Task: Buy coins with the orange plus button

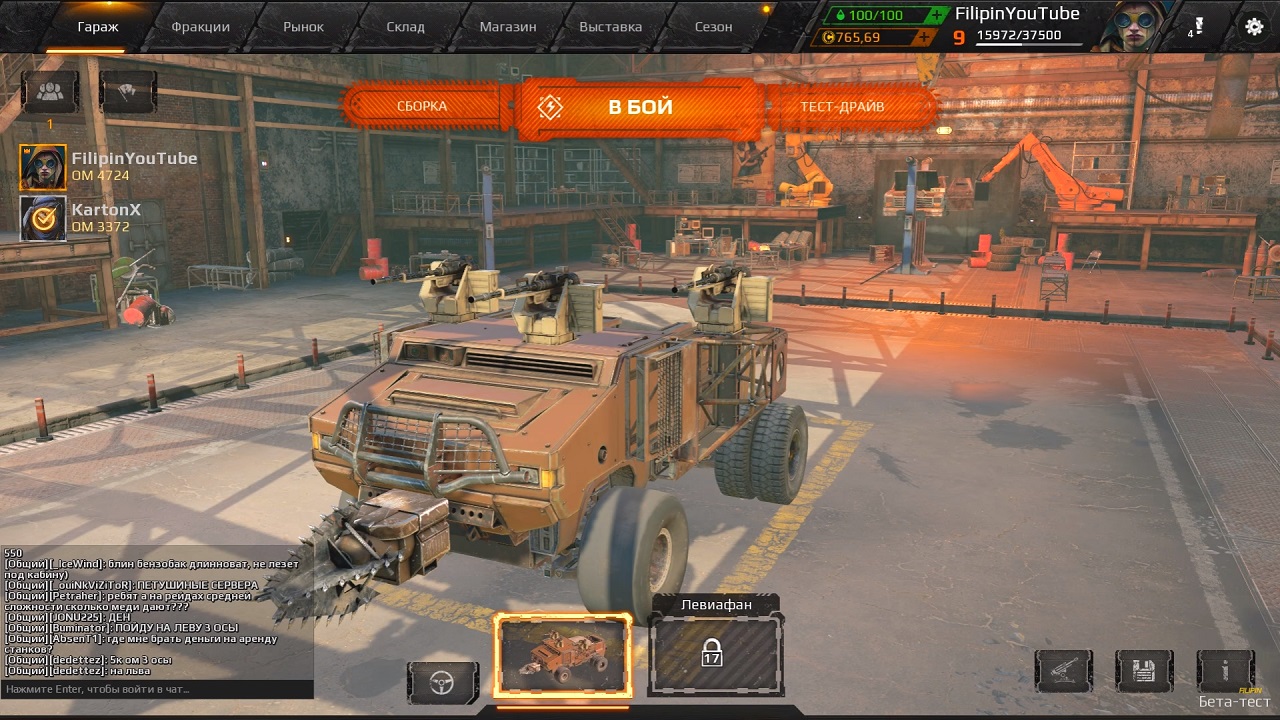Action: [x=923, y=38]
